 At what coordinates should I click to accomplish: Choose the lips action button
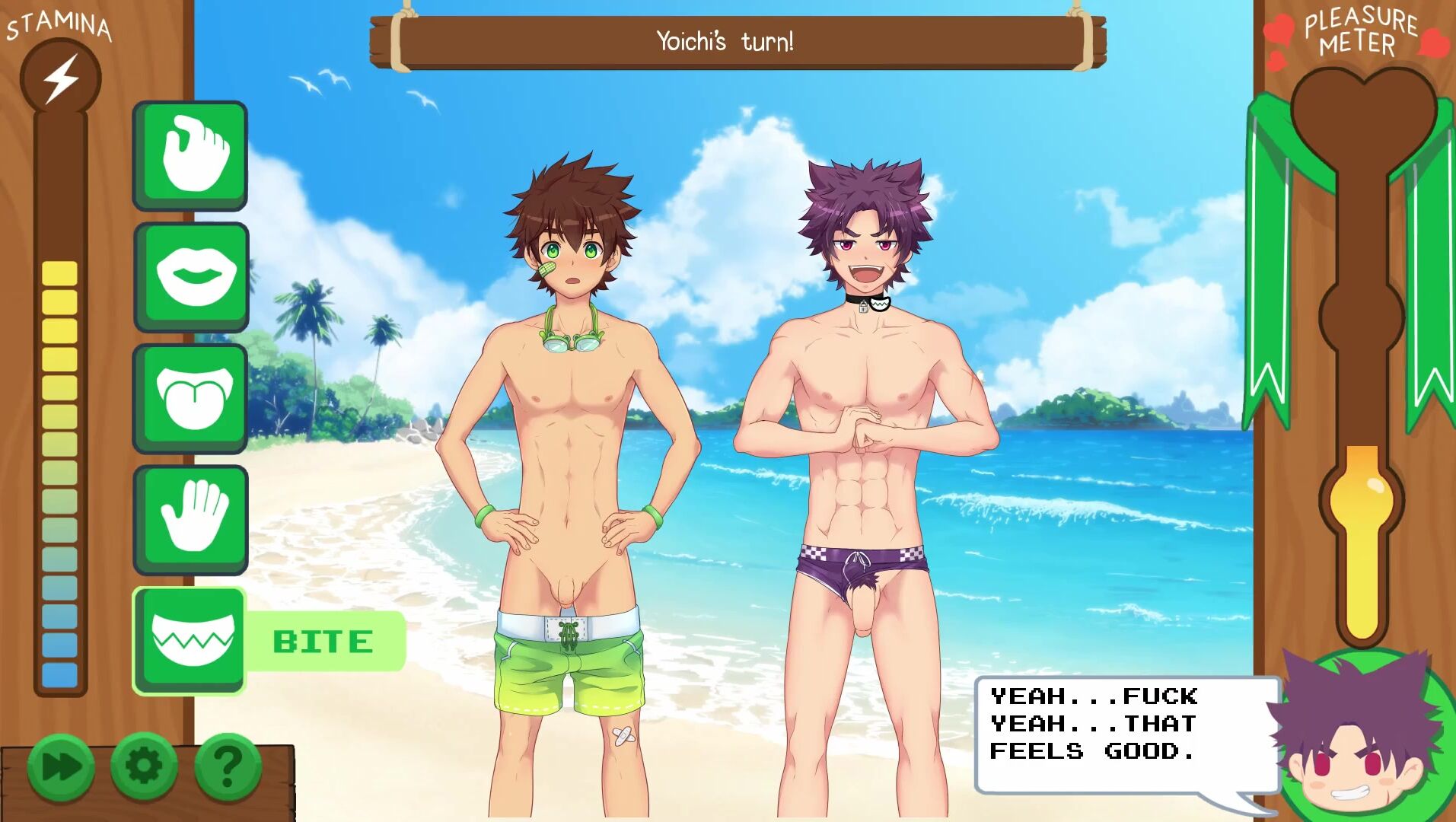click(191, 276)
